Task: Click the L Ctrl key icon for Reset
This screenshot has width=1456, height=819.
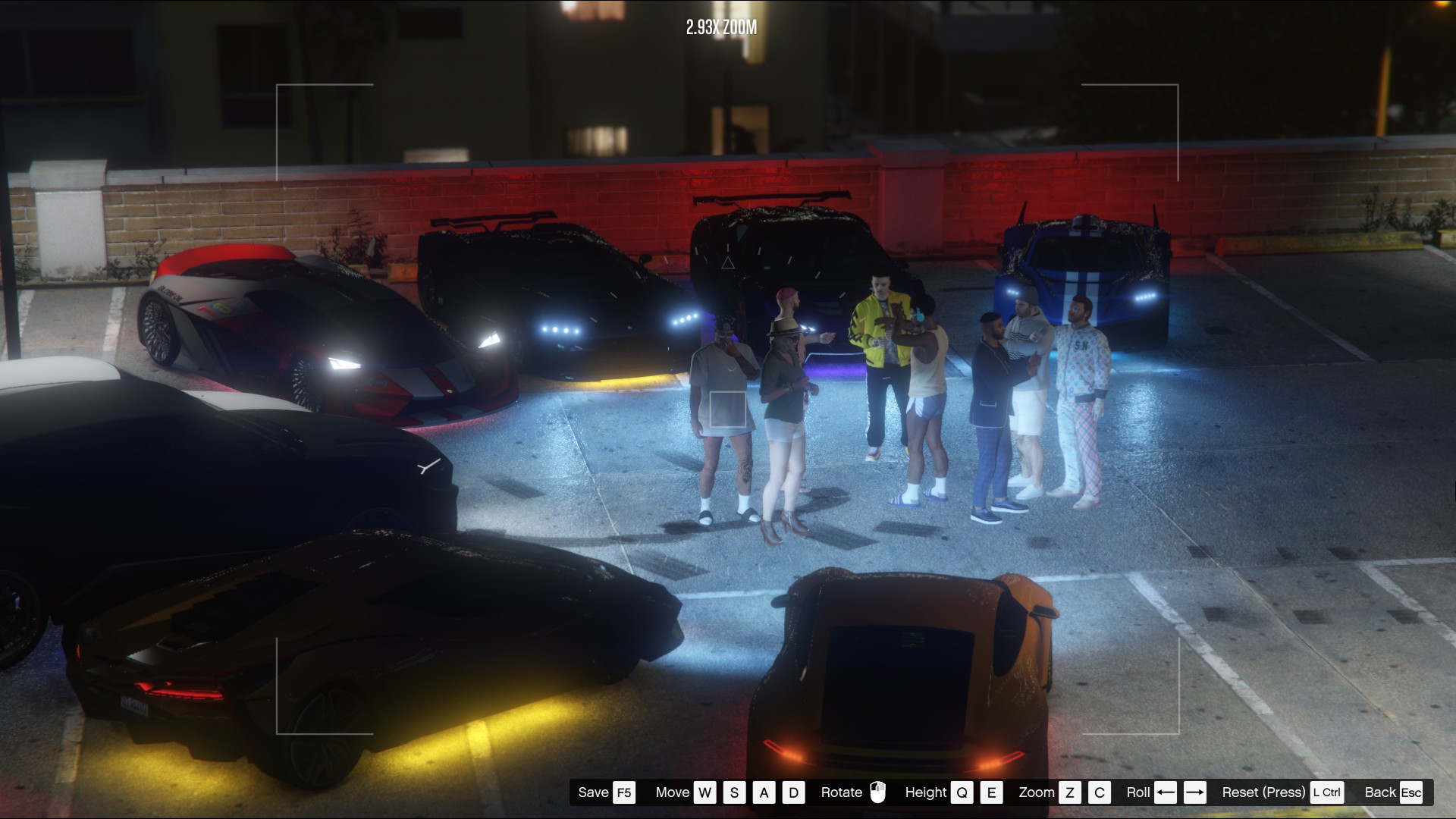Action: click(x=1327, y=792)
